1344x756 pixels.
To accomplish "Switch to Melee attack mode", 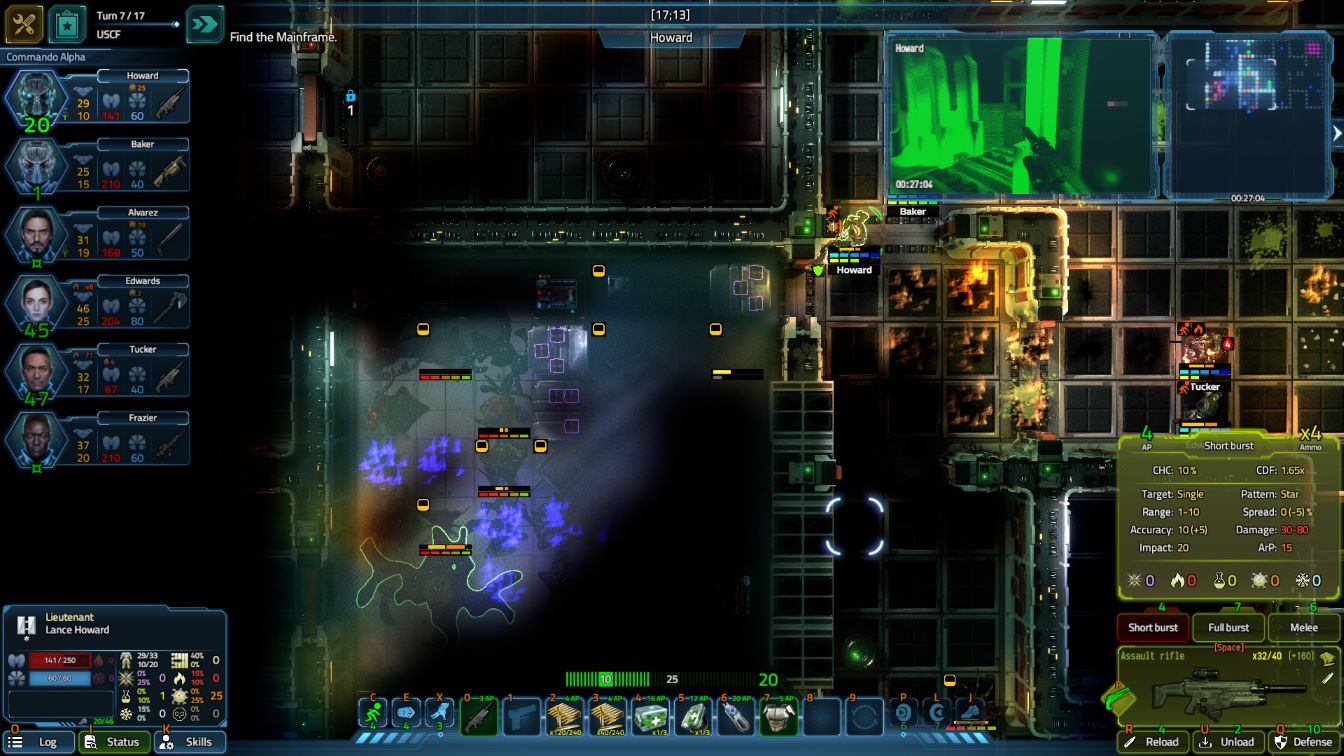I will pos(1303,628).
